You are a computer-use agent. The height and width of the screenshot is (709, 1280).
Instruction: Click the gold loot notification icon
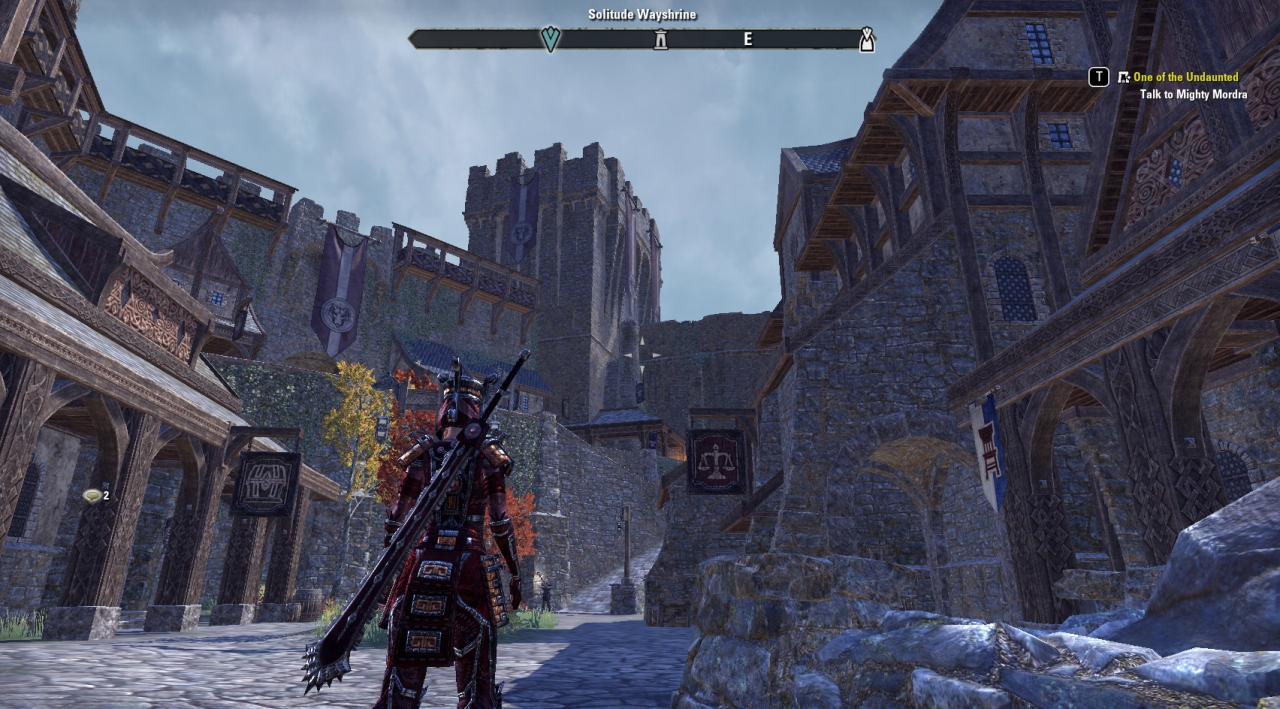[x=93, y=495]
